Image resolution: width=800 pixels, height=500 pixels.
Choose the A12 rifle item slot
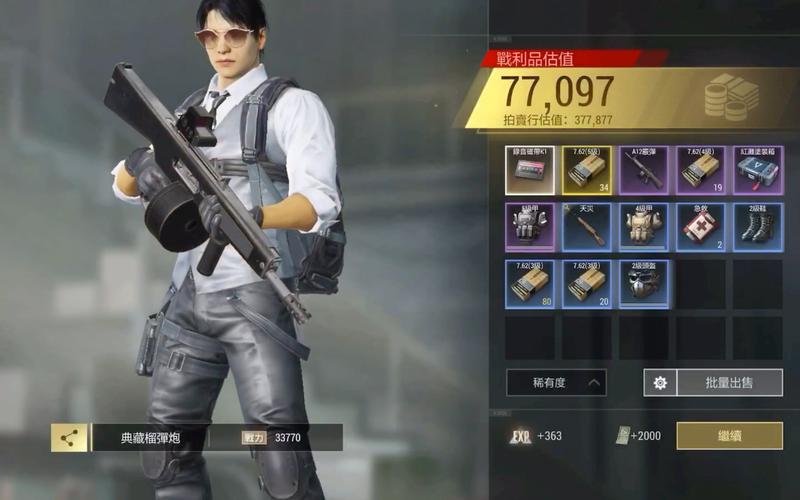pyautogui.click(x=644, y=170)
